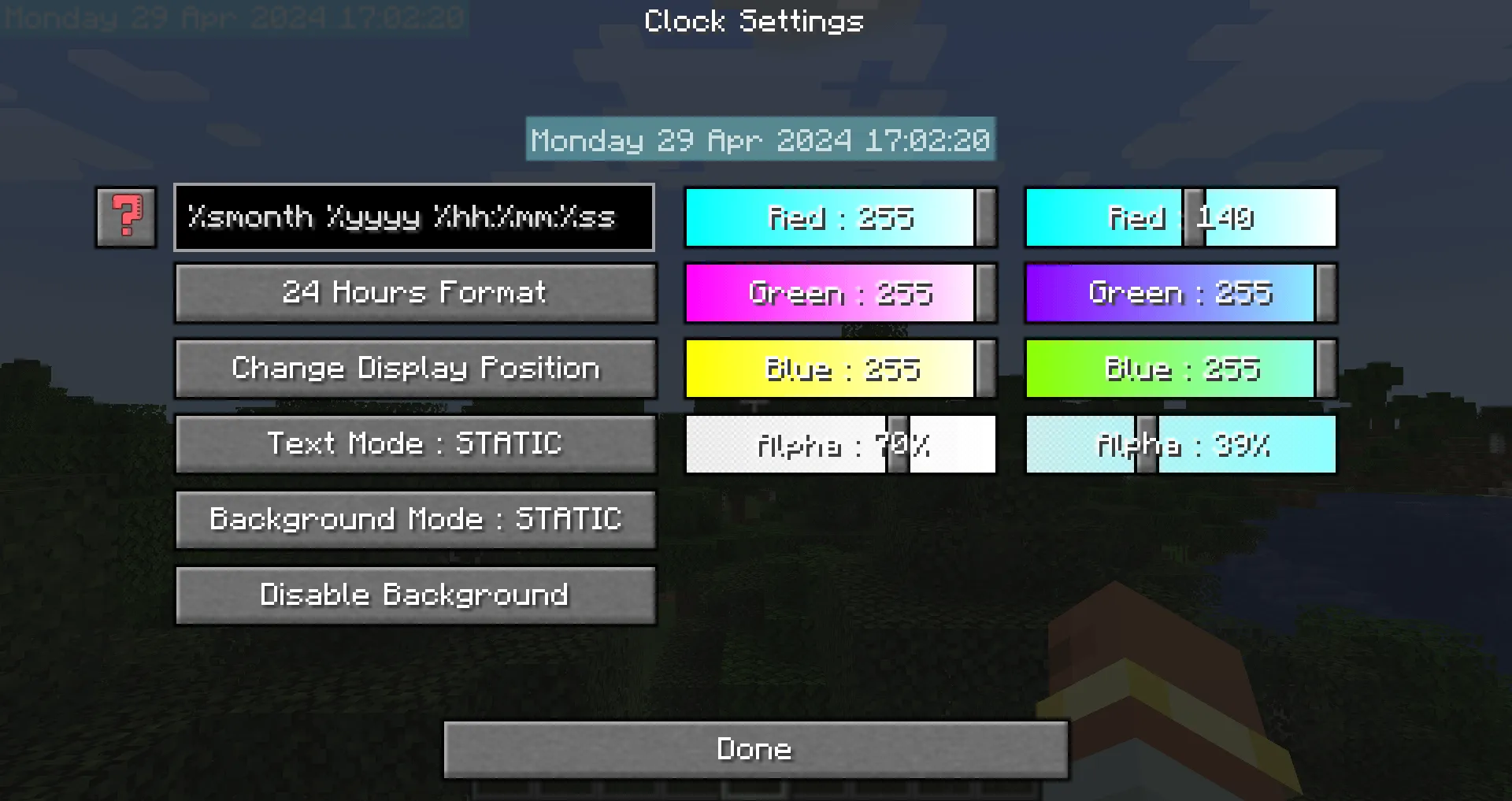Confirm settings with Done

tap(754, 749)
